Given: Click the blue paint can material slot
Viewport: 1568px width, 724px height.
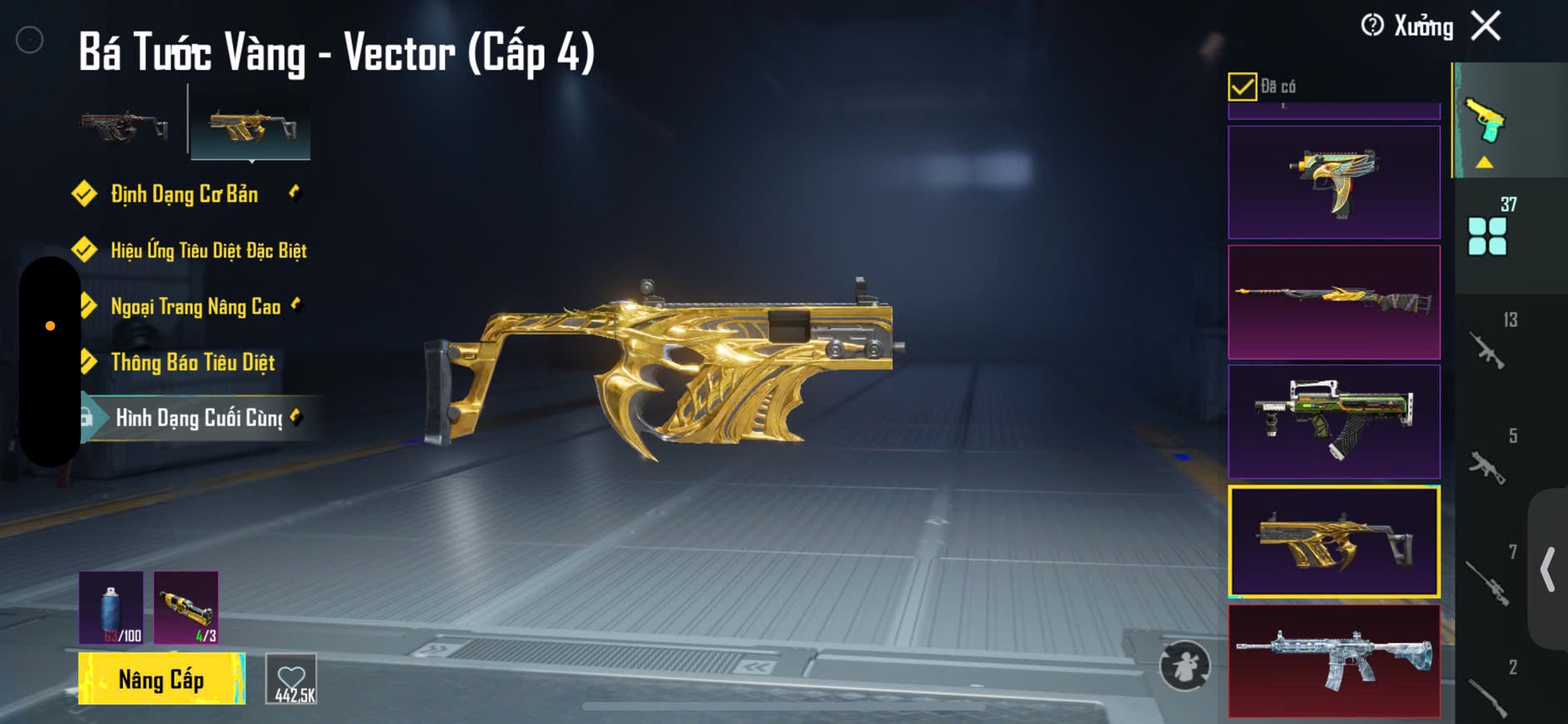Looking at the screenshot, I should 111,607.
